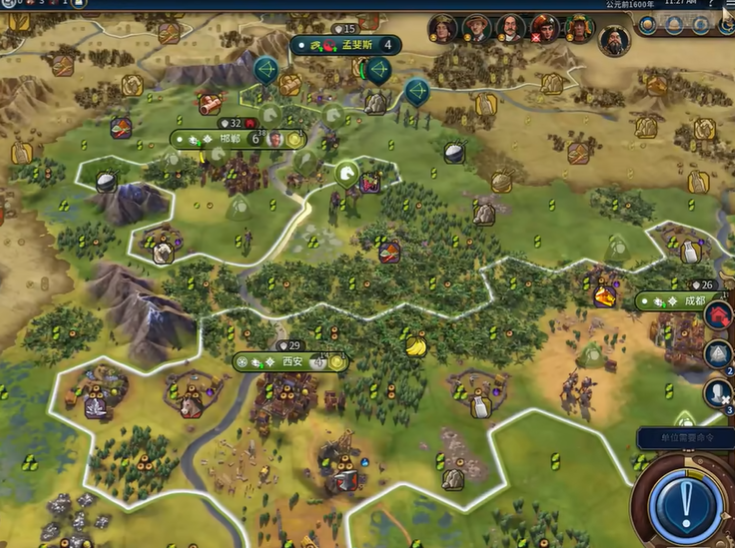The width and height of the screenshot is (735, 548).
Task: Select the bald moustached leader portrait
Action: [511, 29]
